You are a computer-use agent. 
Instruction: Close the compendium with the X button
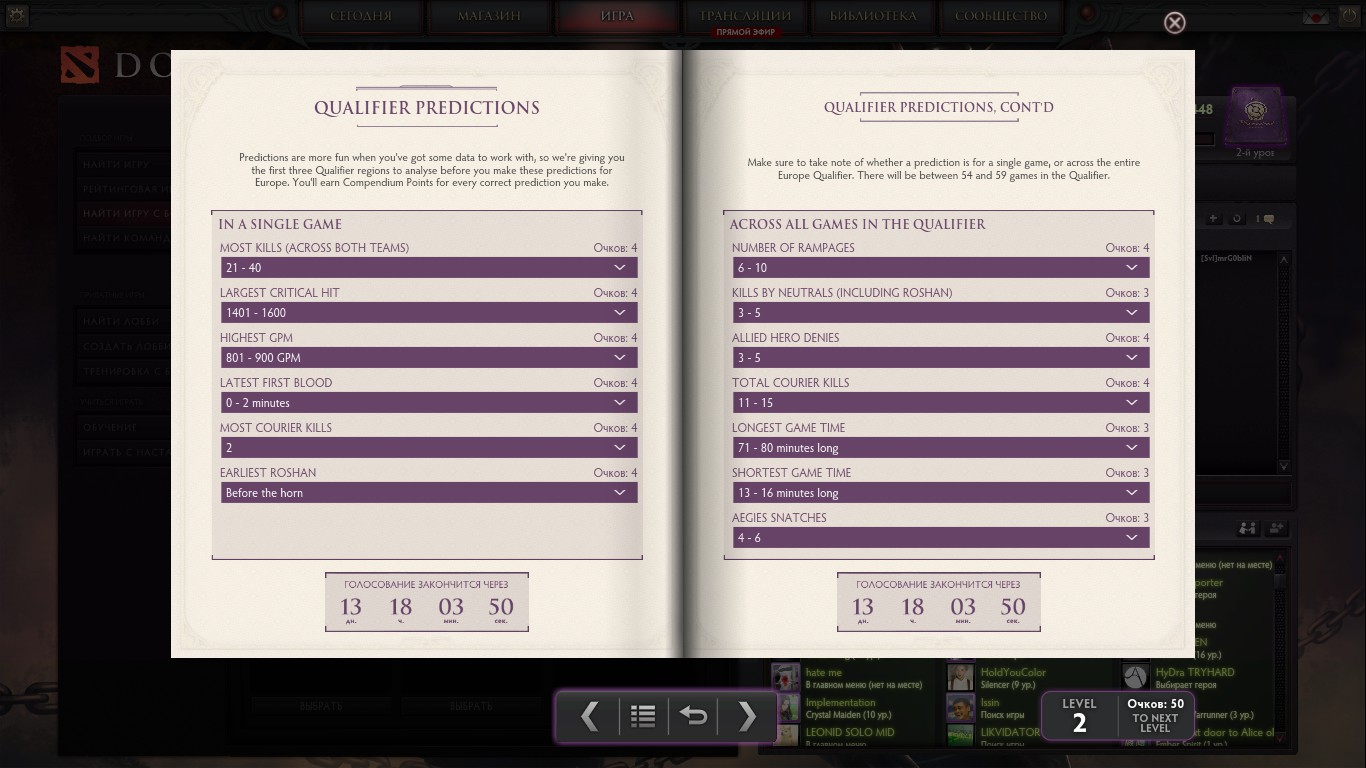1175,23
